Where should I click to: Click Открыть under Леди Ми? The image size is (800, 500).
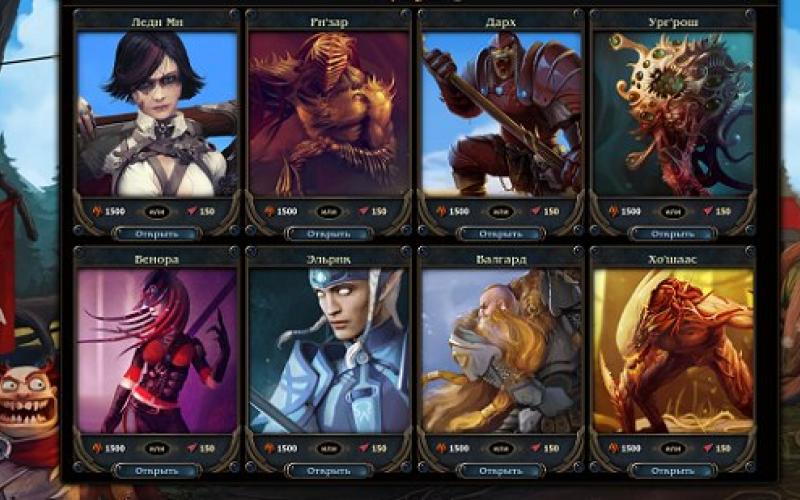[x=157, y=234]
